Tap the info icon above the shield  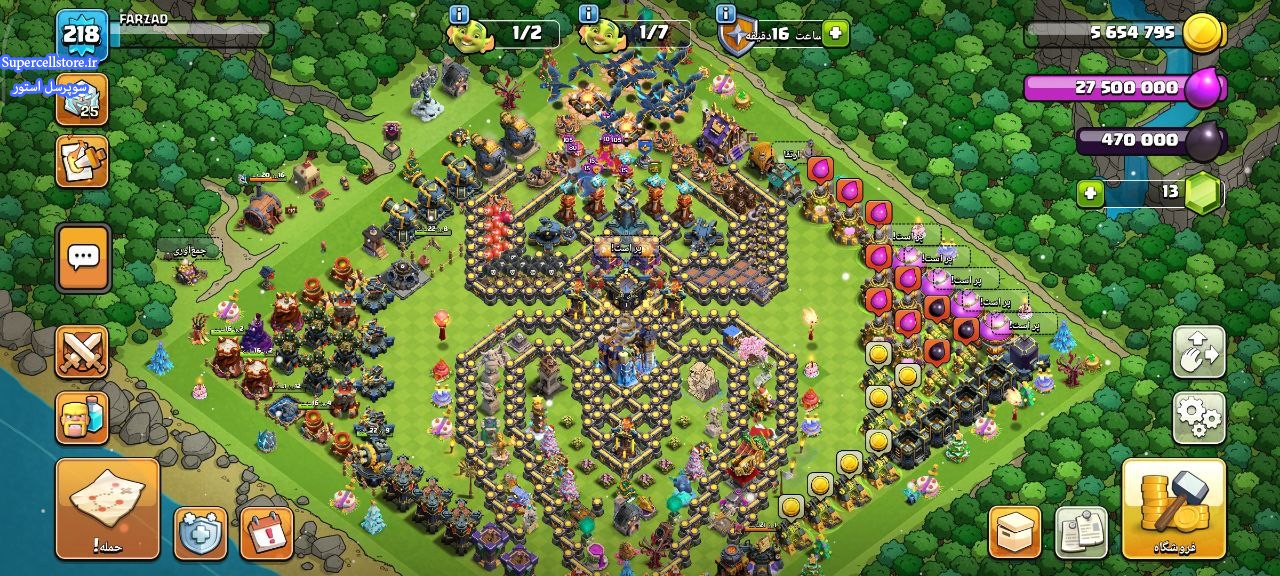tap(726, 14)
